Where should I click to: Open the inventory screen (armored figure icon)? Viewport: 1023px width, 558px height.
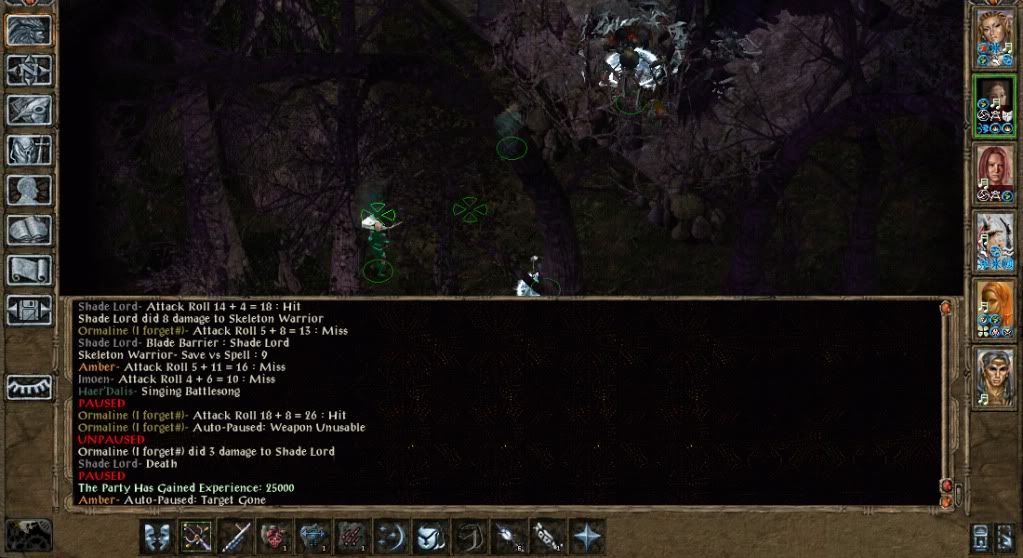point(29,150)
